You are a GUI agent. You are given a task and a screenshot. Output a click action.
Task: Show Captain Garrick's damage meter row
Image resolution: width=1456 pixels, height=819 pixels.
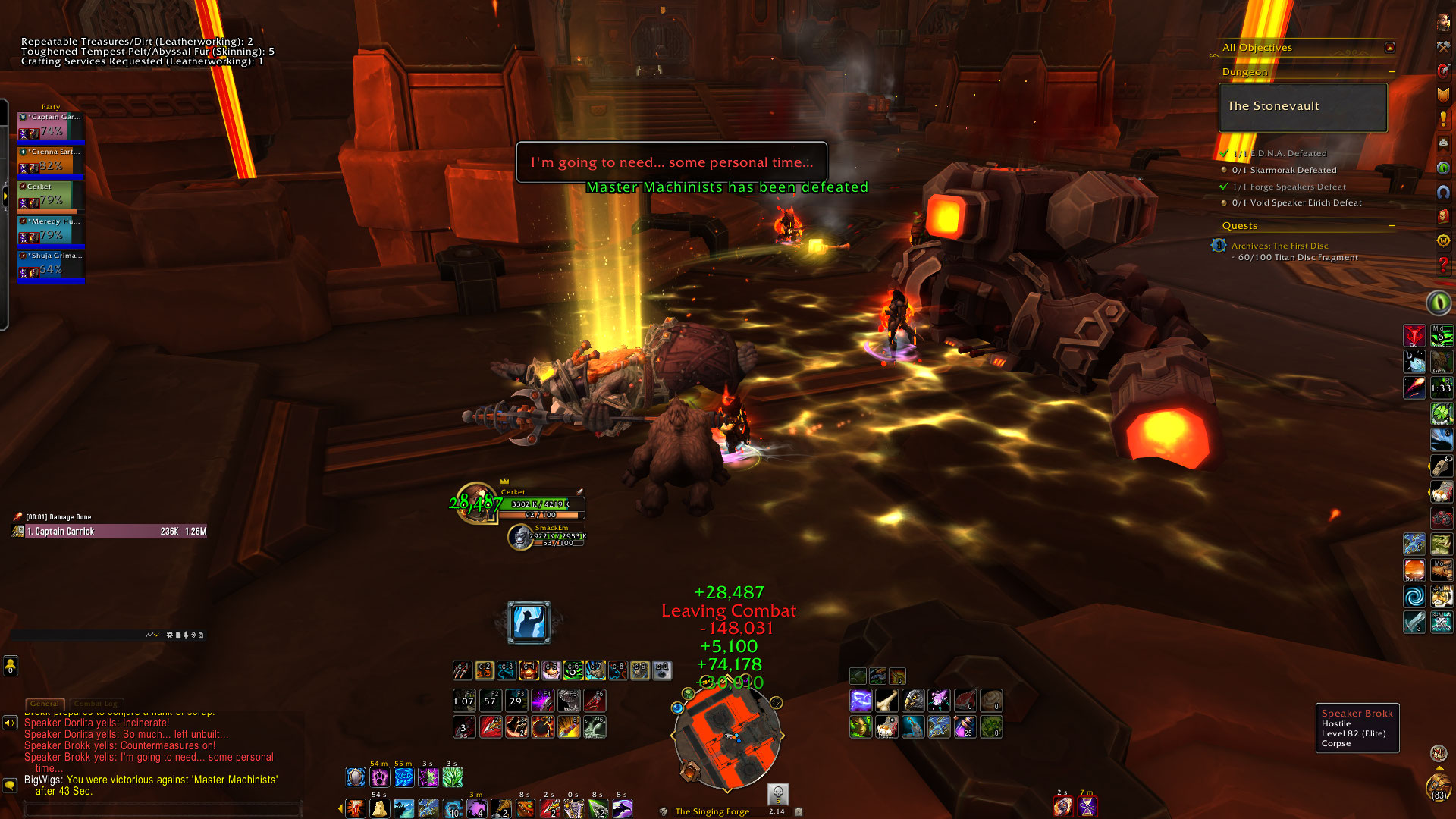coord(114,532)
